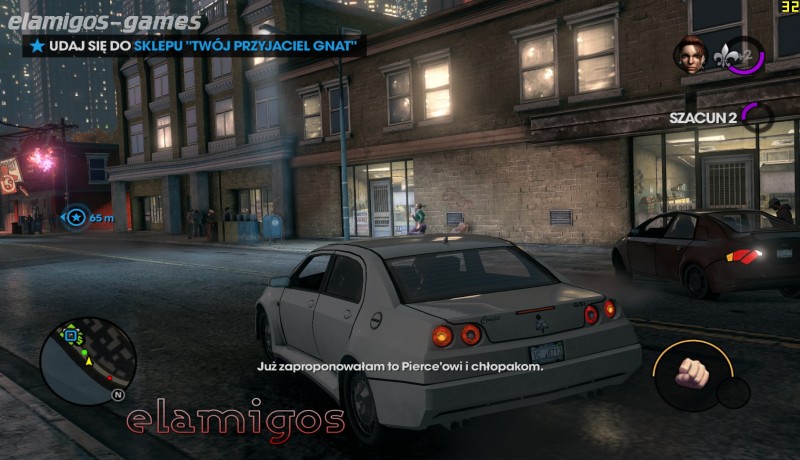
Task: Open the circular minimap
Action: (87, 360)
